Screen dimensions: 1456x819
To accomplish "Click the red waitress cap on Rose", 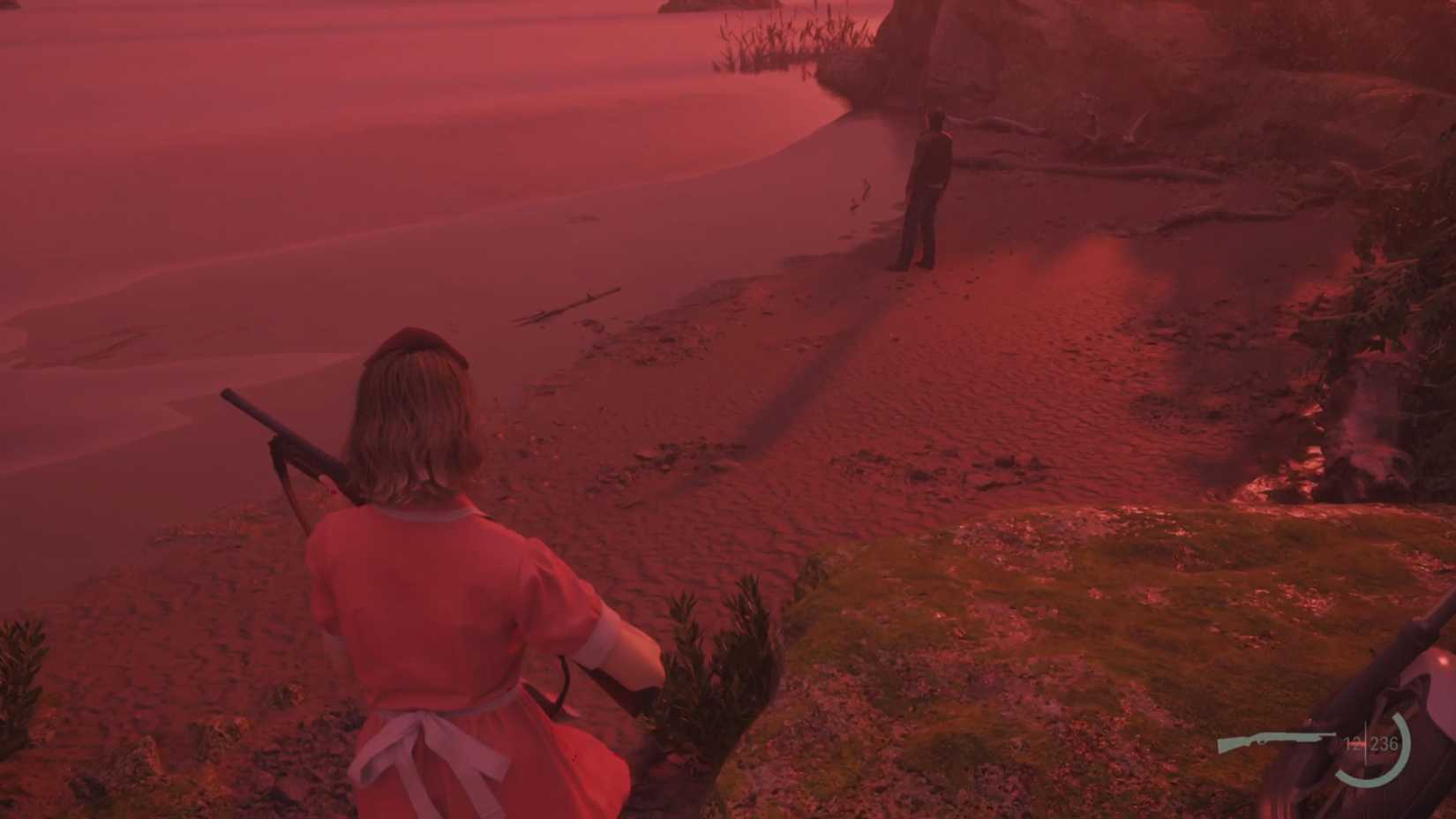I will tap(410, 340).
